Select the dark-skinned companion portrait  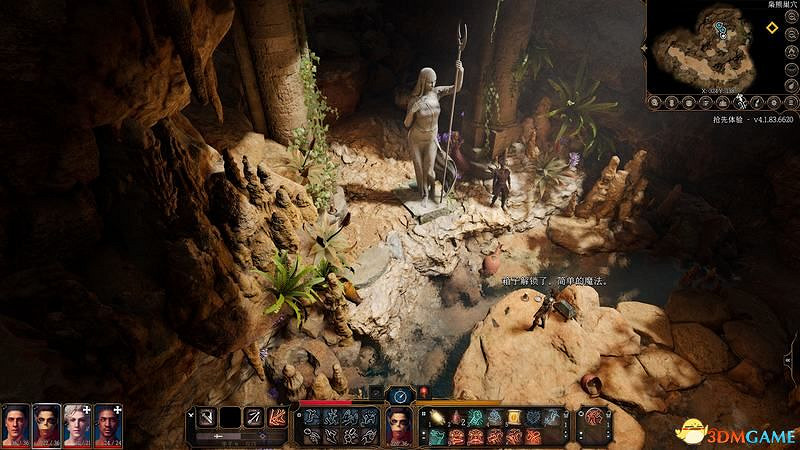click(109, 424)
